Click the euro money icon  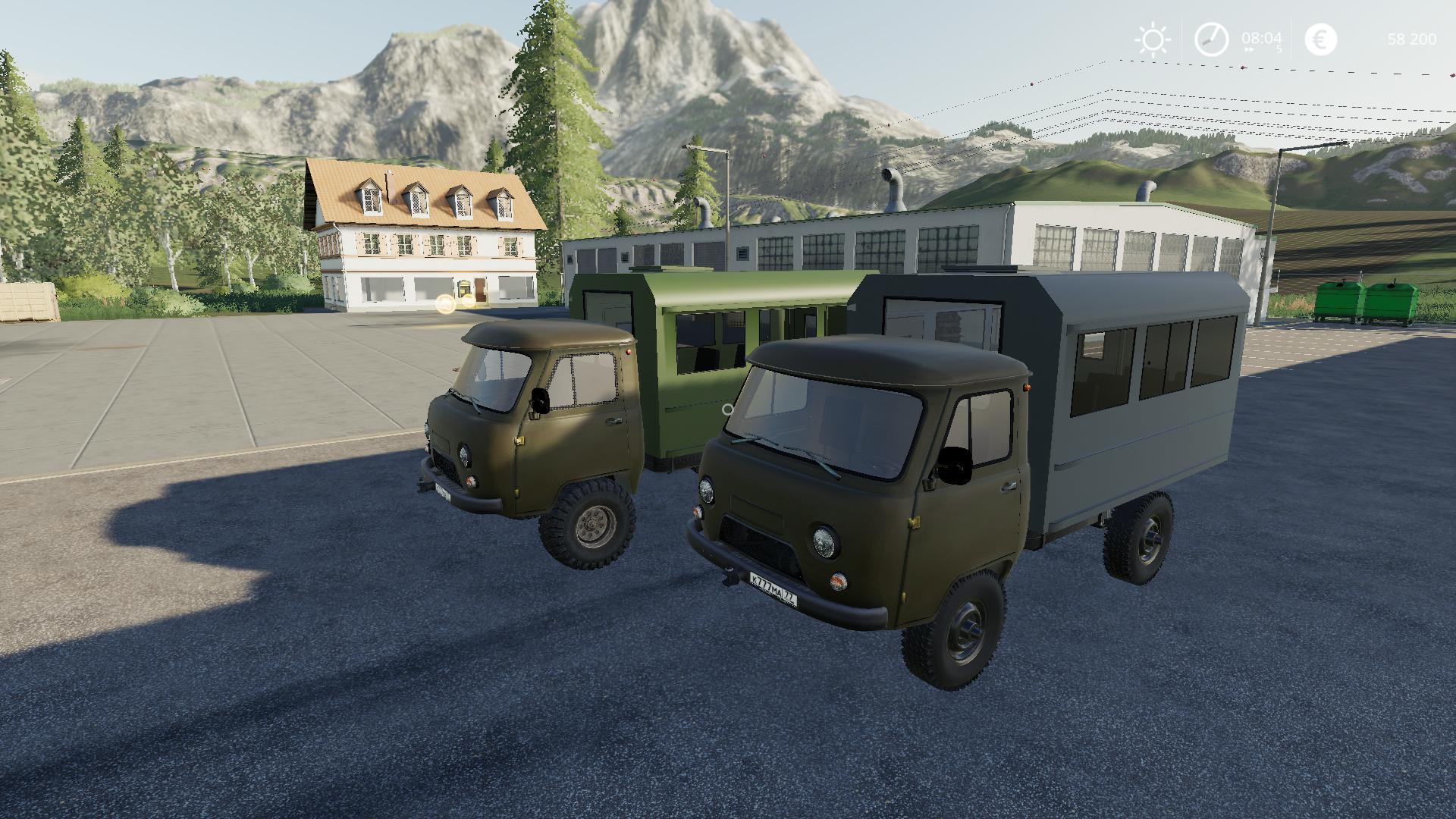tap(1320, 39)
